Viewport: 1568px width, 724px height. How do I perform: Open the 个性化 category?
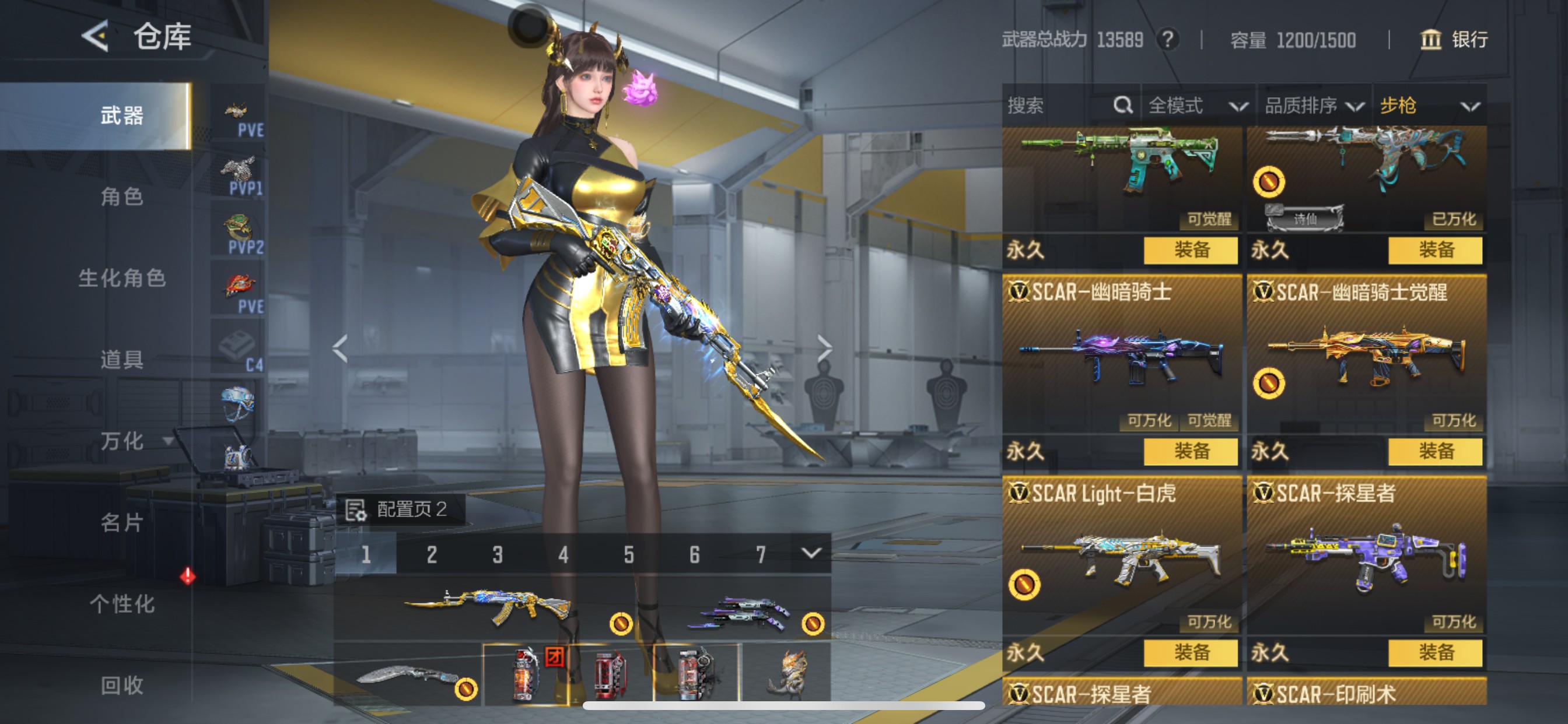coord(122,604)
